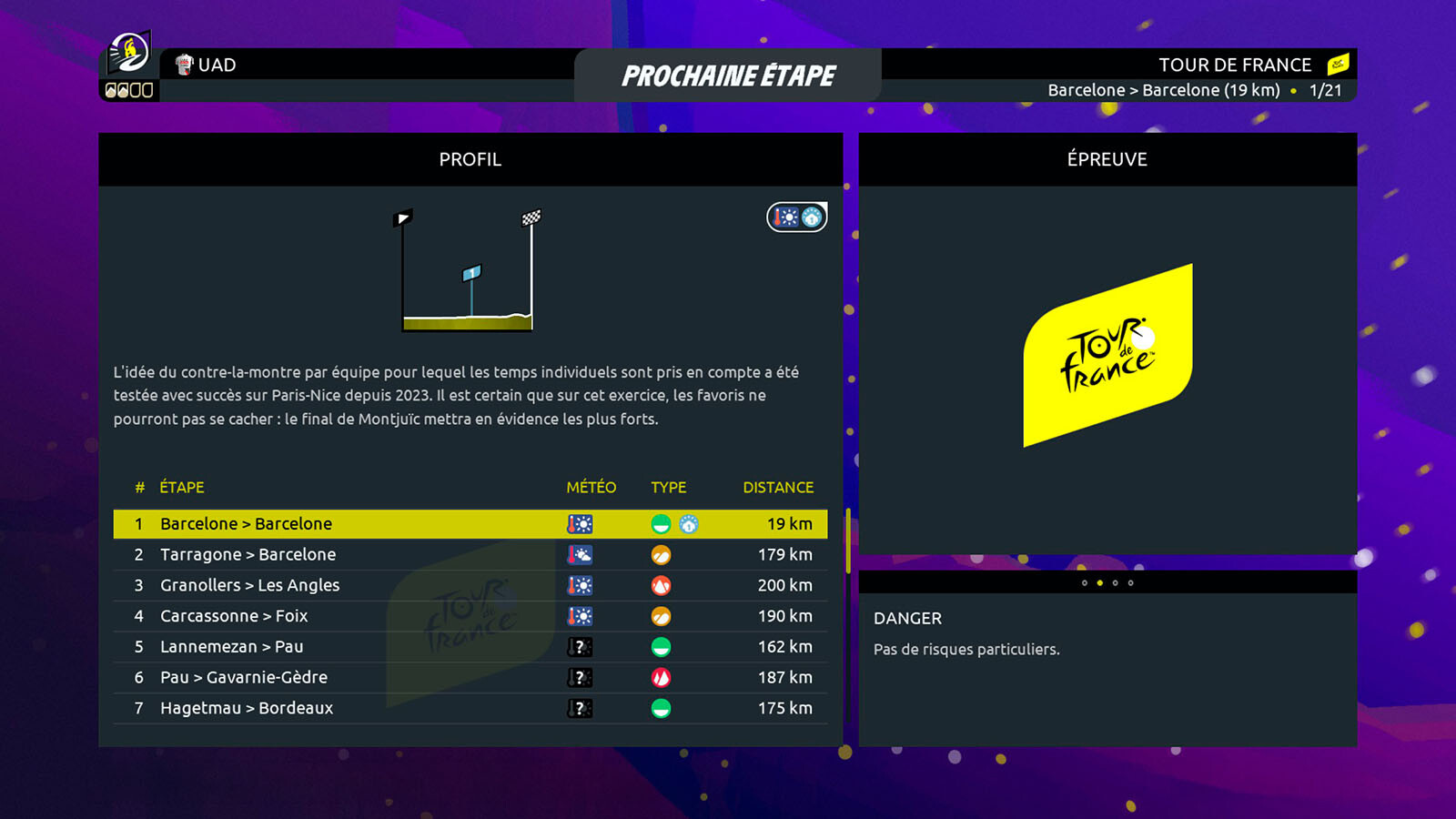This screenshot has width=1456, height=819.
Task: Open the PROFIL panel header
Action: [x=470, y=160]
